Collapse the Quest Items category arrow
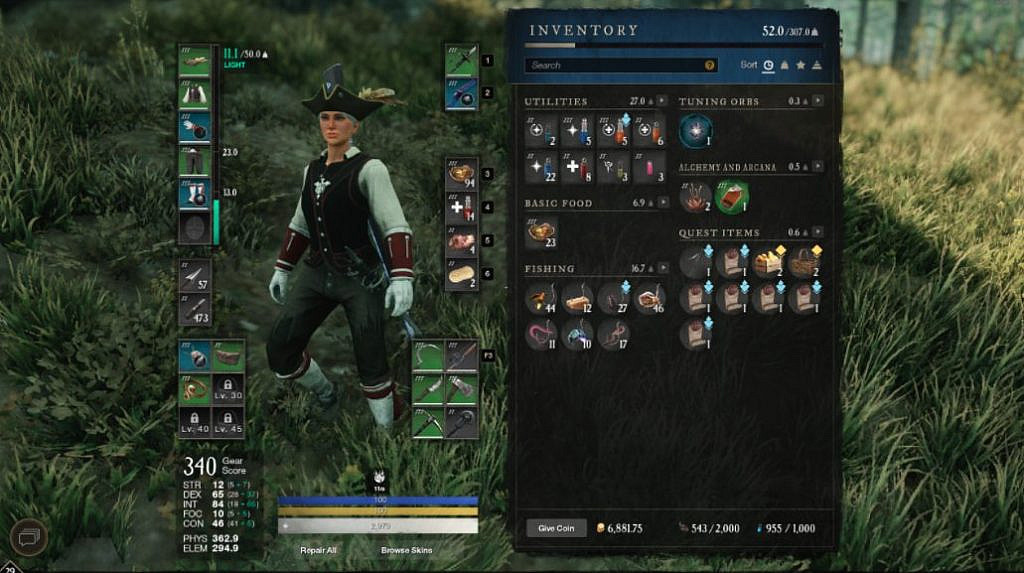This screenshot has width=1024, height=573. click(817, 233)
